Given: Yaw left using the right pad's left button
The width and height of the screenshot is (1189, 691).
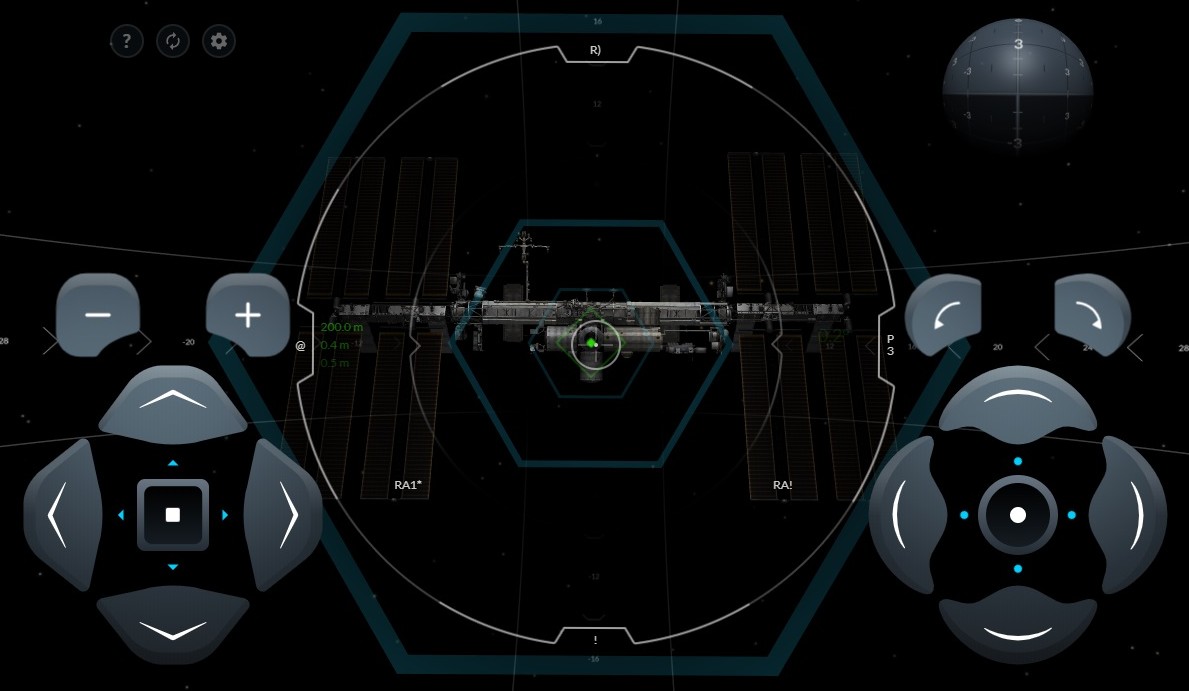Looking at the screenshot, I should click(x=906, y=514).
